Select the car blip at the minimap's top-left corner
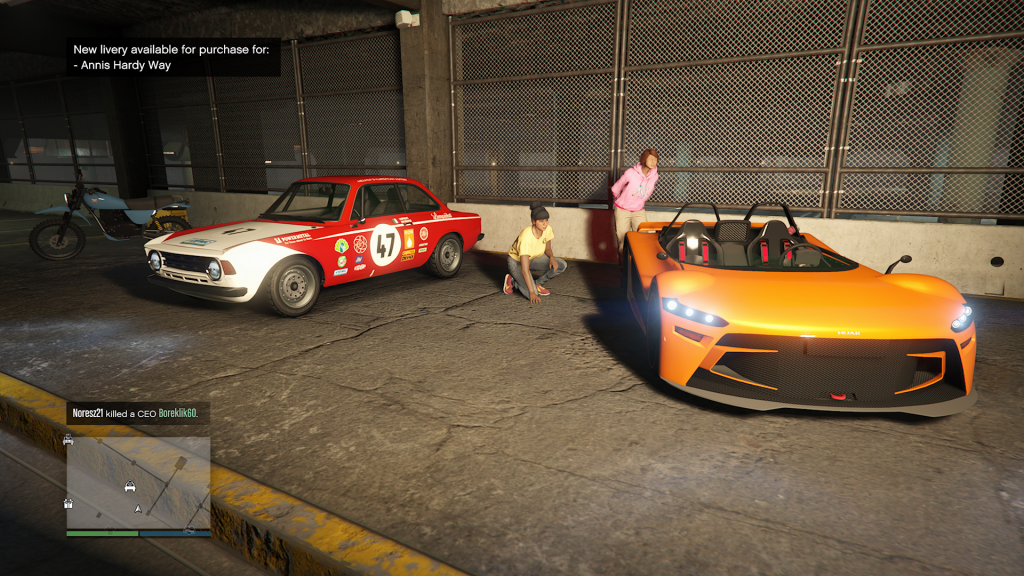The image size is (1024, 576). coord(69,440)
